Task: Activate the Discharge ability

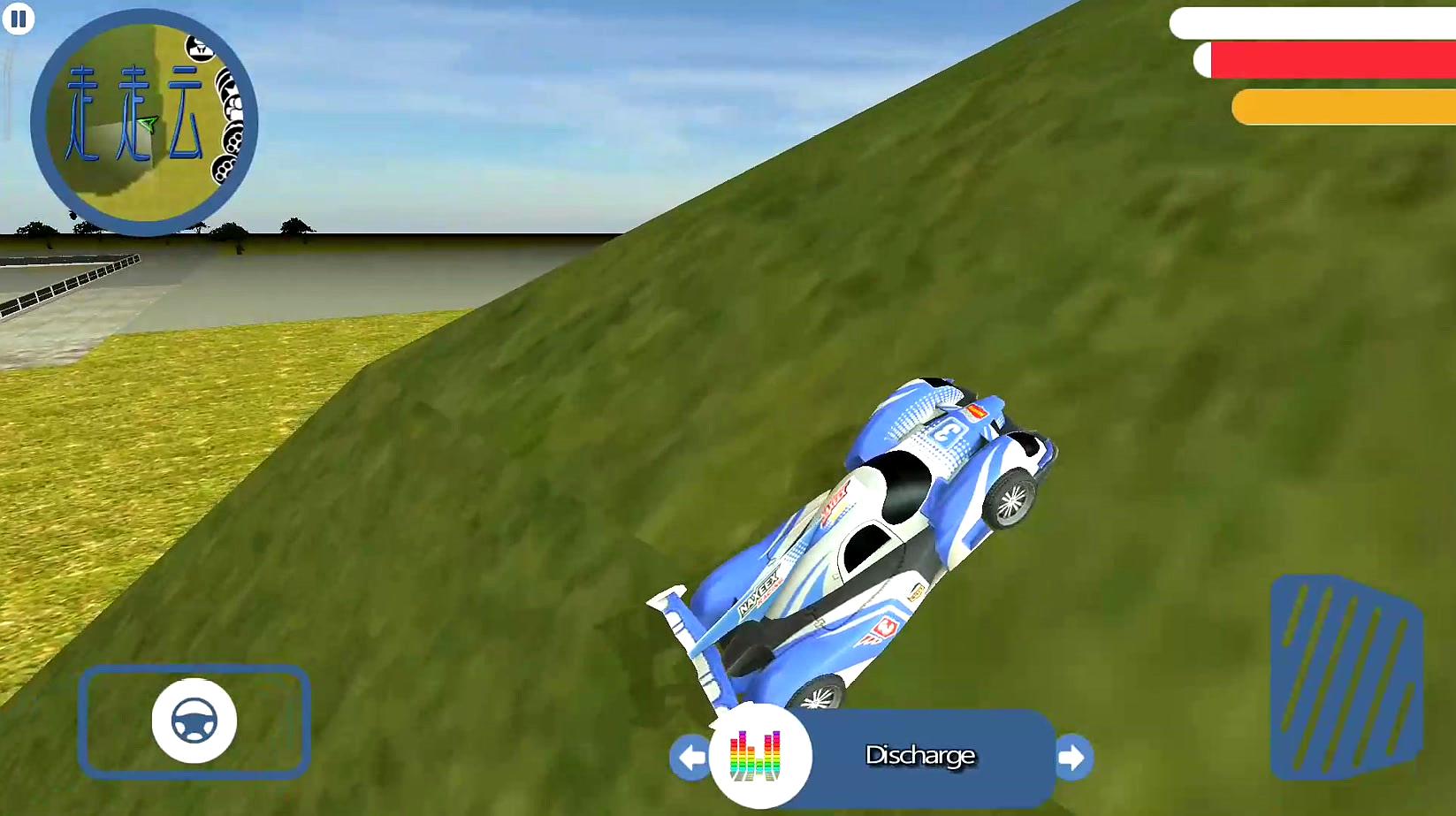Action: [920, 756]
